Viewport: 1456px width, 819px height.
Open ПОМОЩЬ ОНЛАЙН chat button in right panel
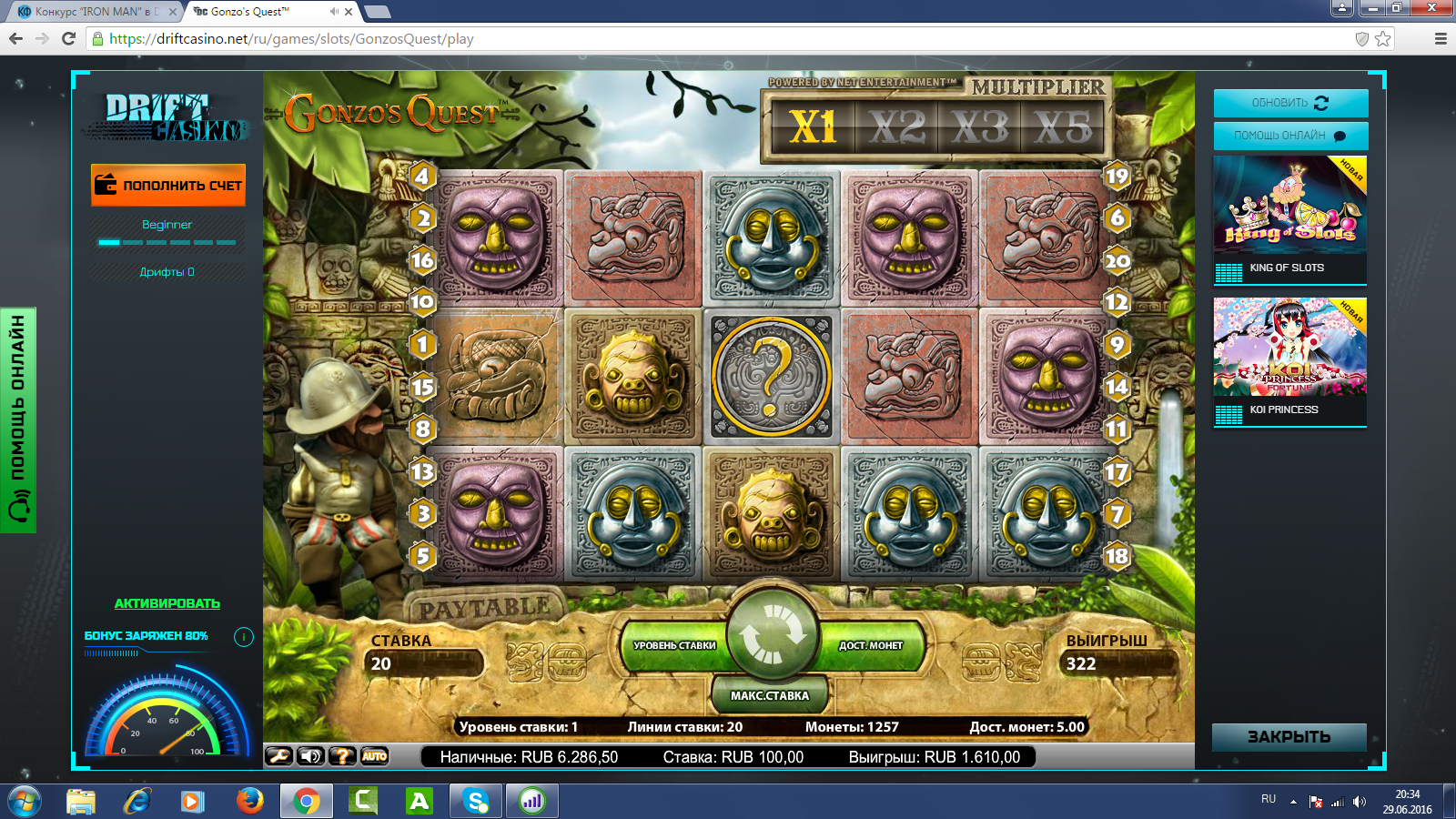point(1290,136)
